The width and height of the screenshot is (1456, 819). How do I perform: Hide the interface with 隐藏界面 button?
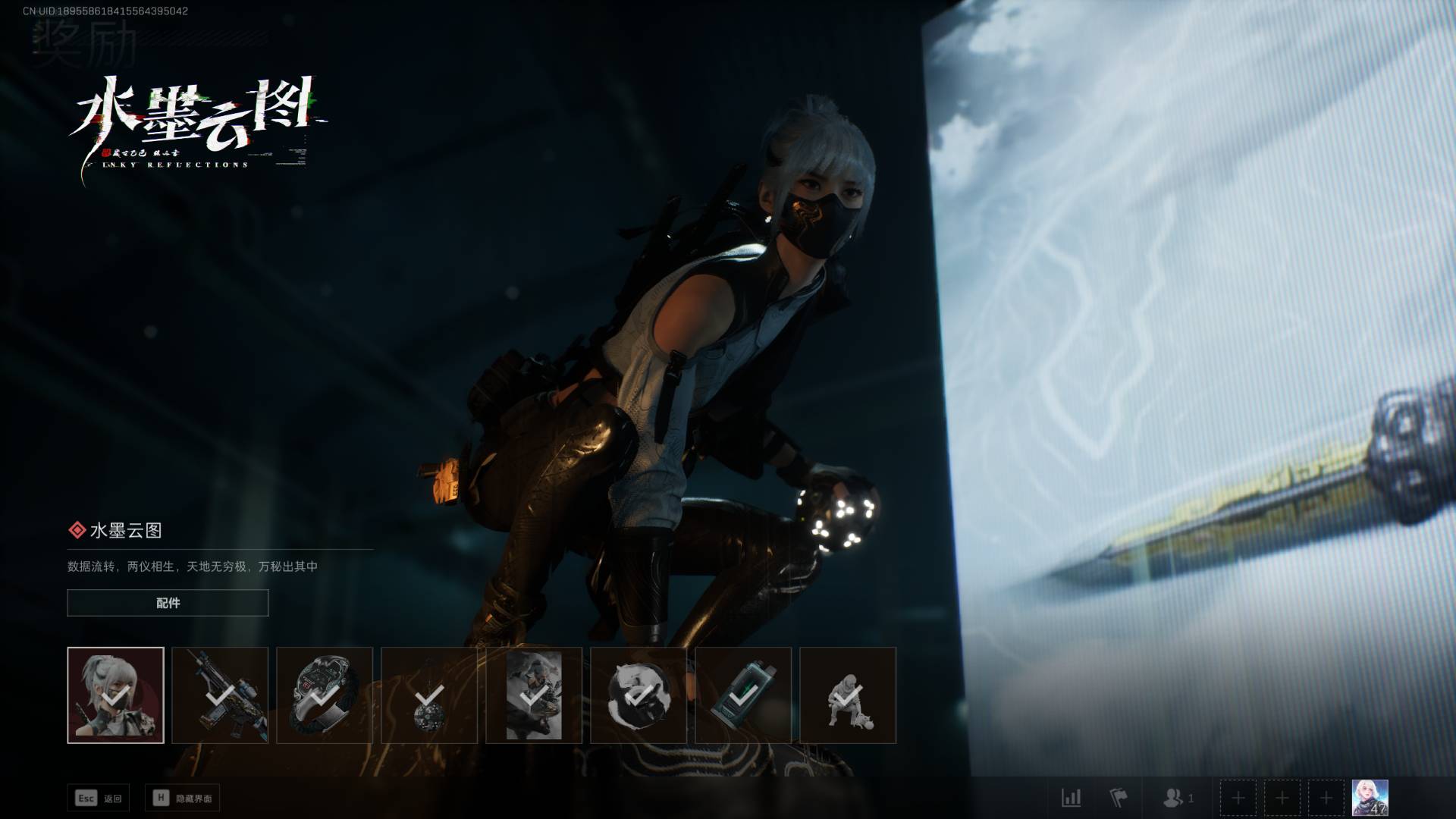tap(183, 798)
